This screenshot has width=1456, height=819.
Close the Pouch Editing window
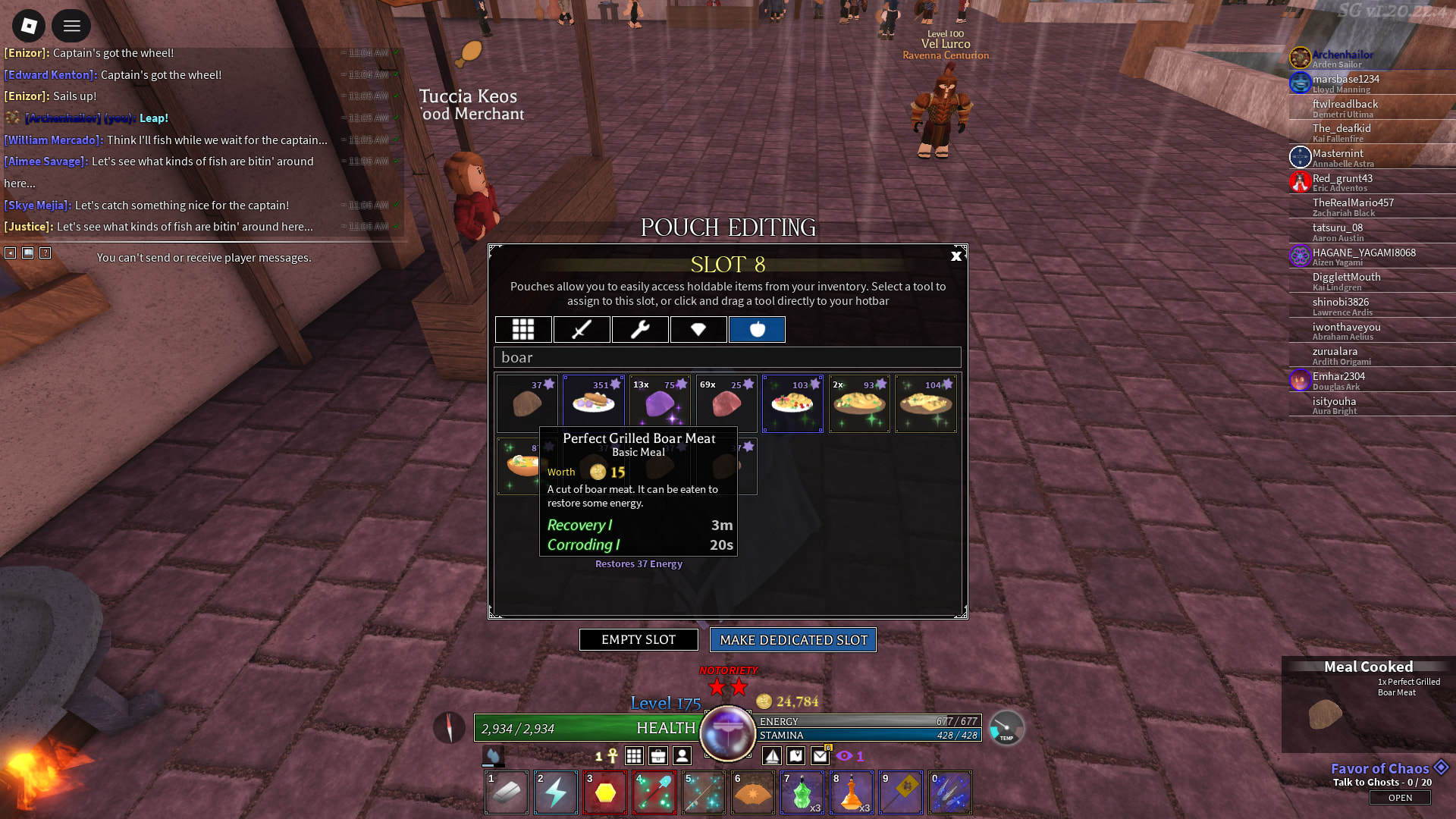coord(955,256)
